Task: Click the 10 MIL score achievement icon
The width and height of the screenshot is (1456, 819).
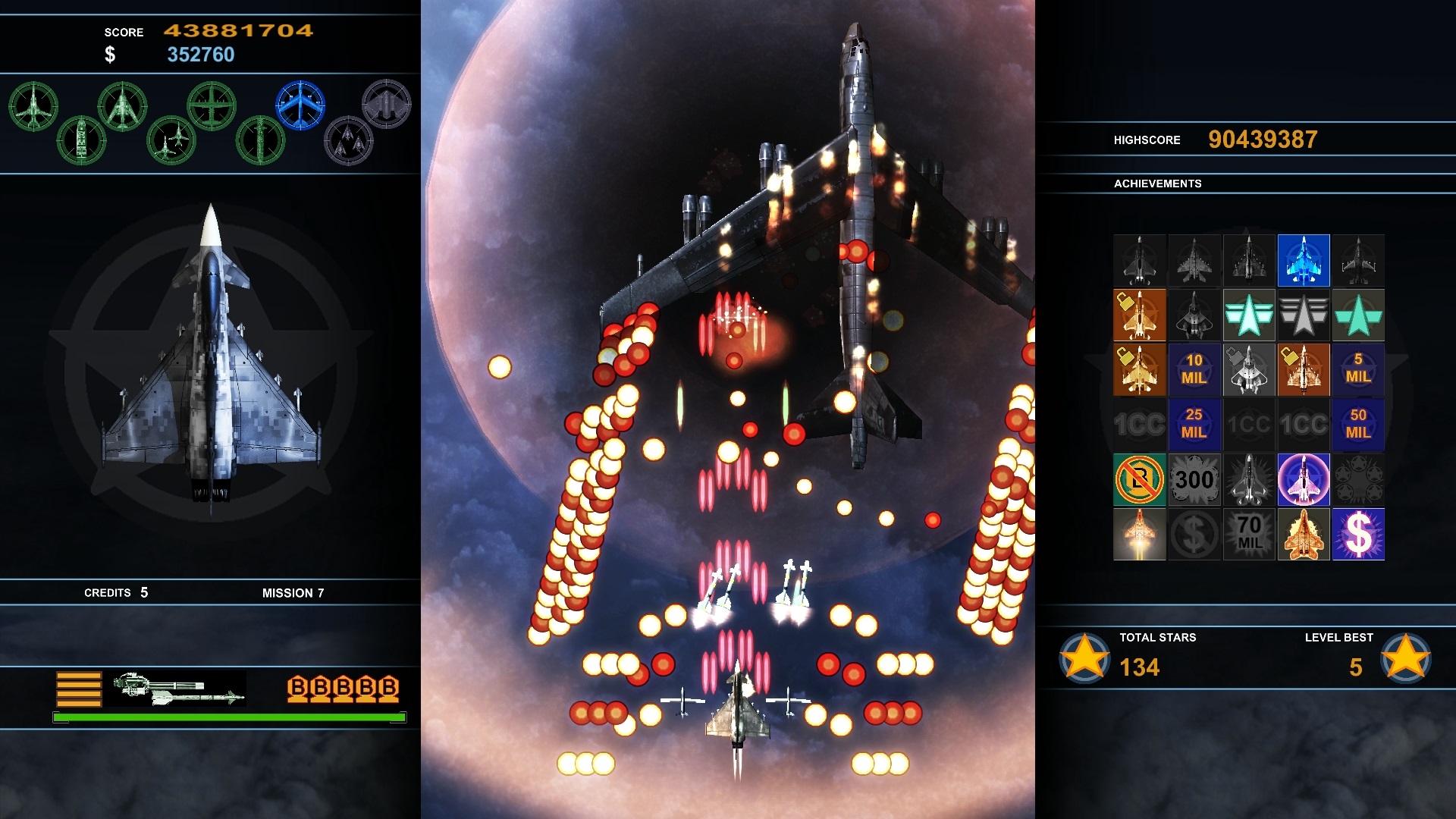Action: tap(1194, 369)
